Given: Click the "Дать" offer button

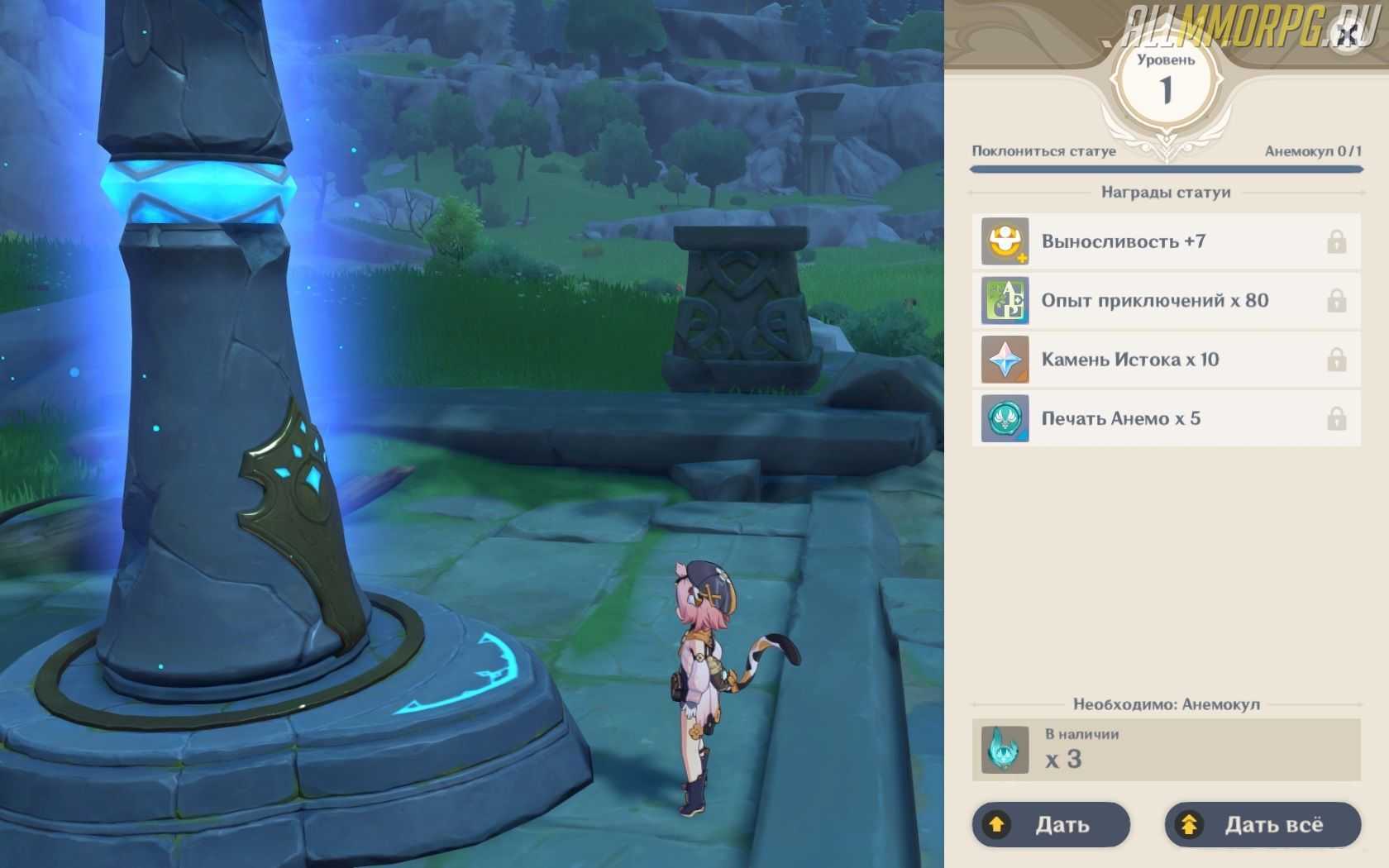Looking at the screenshot, I should 1051,824.
